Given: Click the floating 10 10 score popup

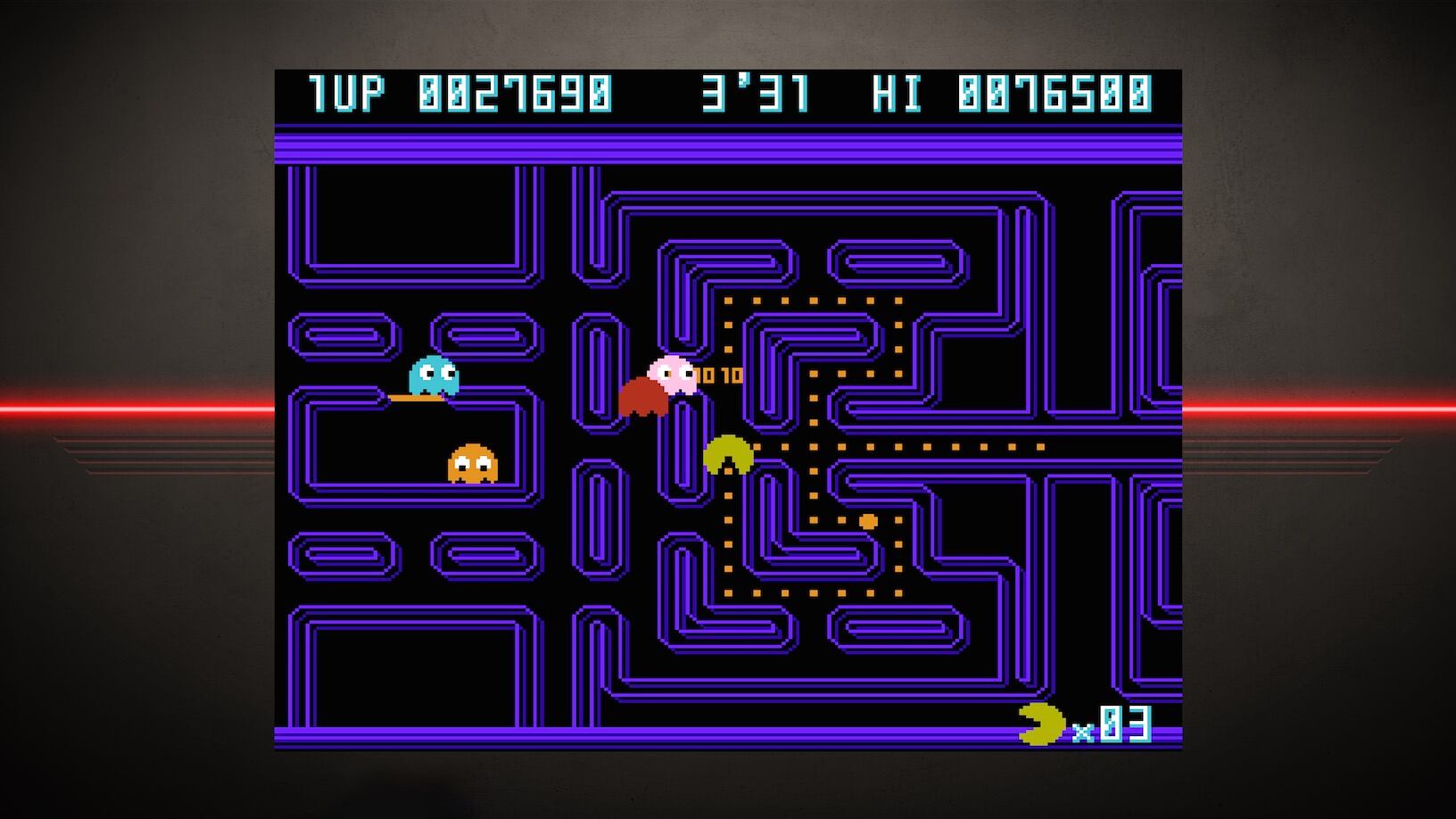Looking at the screenshot, I should pyautogui.click(x=718, y=374).
